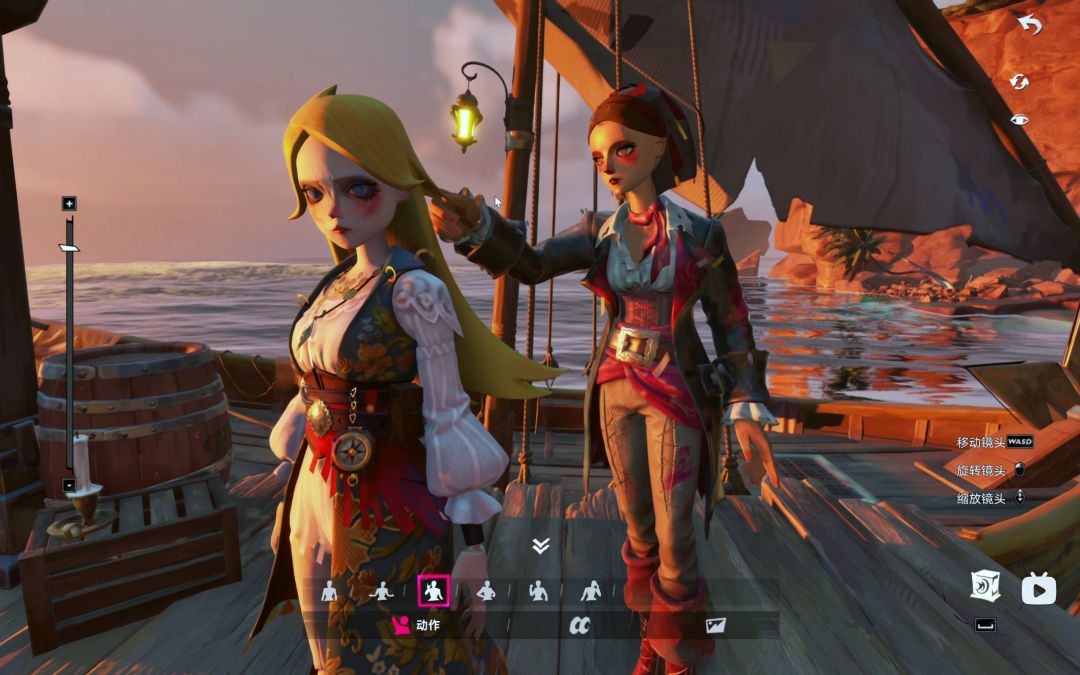Pick the hands-on-hips pose icon
This screenshot has width=1080, height=675.
coord(486,591)
